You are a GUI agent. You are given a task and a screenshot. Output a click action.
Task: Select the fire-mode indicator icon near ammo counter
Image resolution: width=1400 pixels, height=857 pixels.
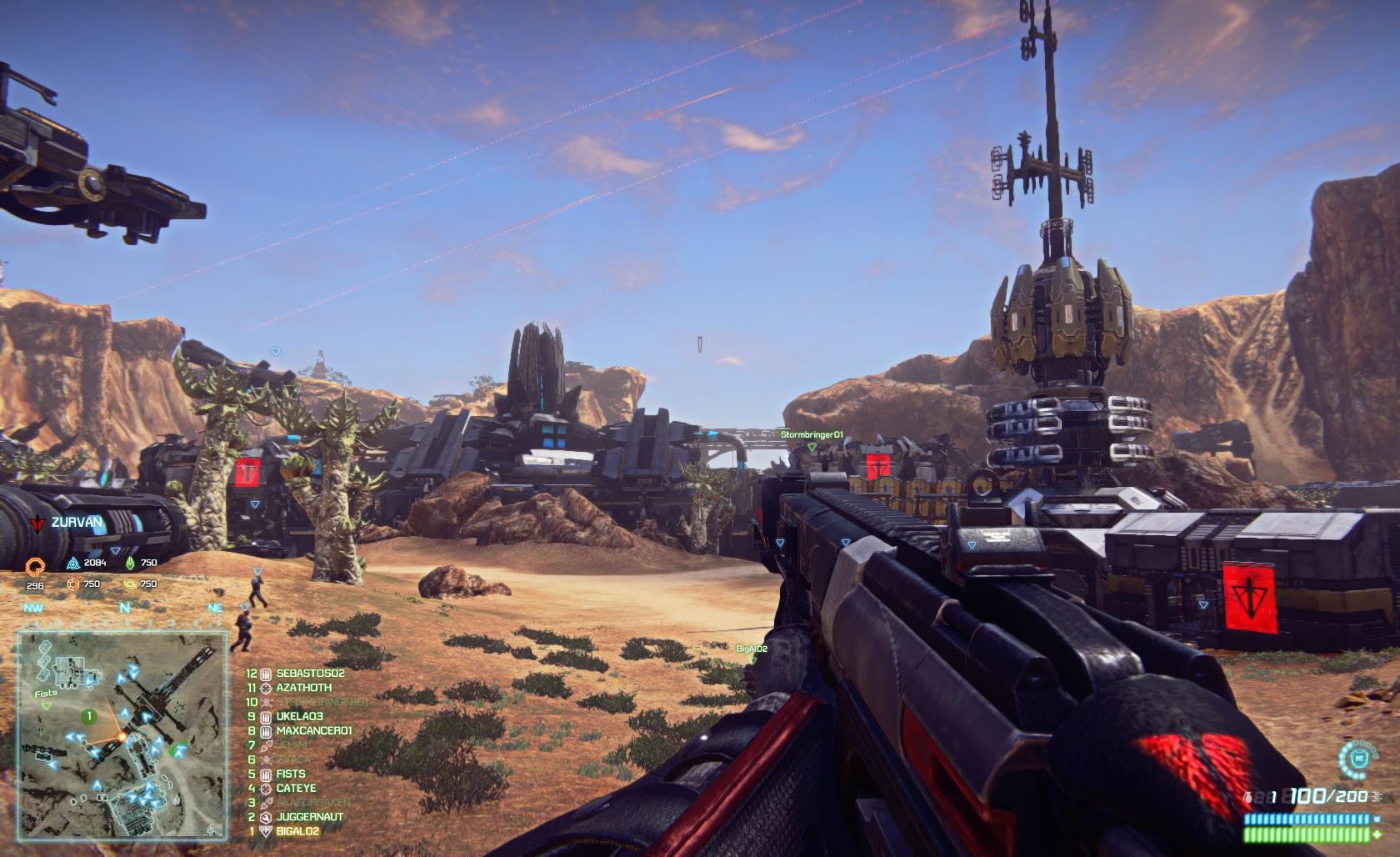click(x=1377, y=796)
